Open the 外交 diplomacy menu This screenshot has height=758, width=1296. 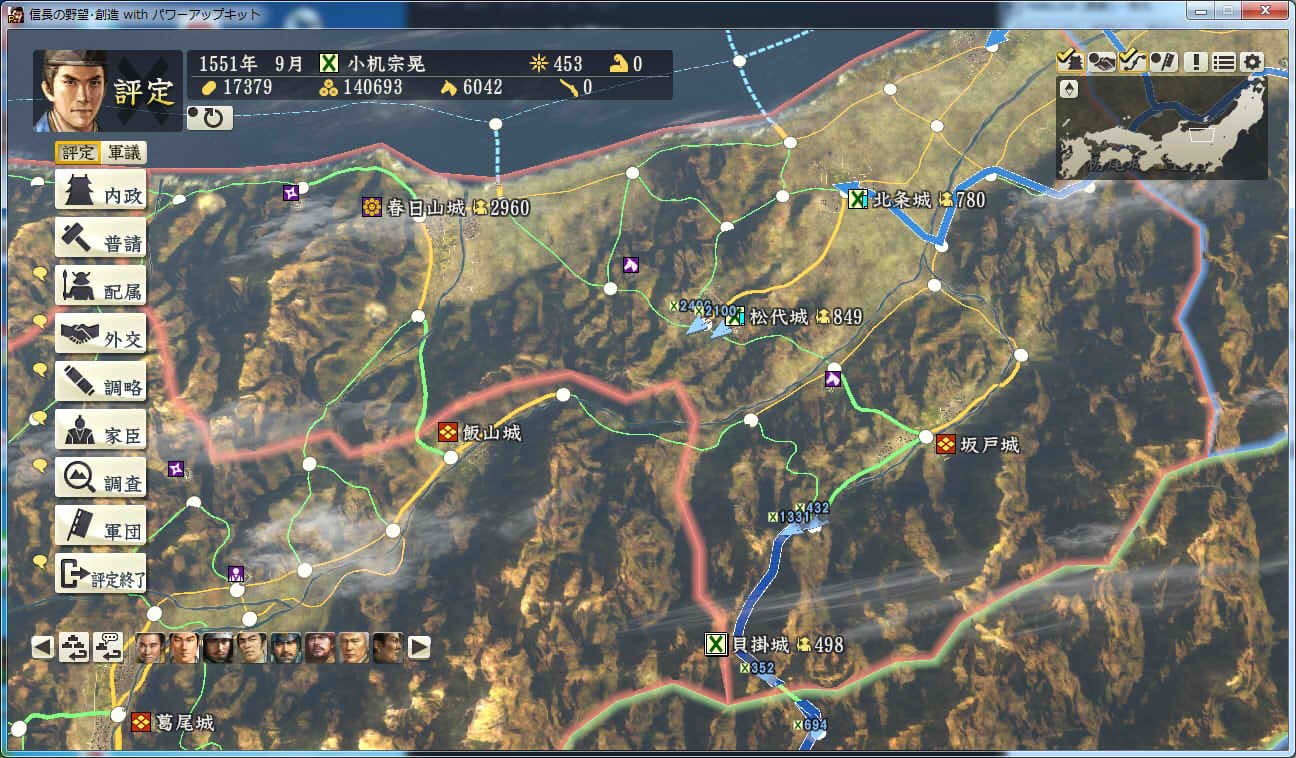click(x=100, y=334)
